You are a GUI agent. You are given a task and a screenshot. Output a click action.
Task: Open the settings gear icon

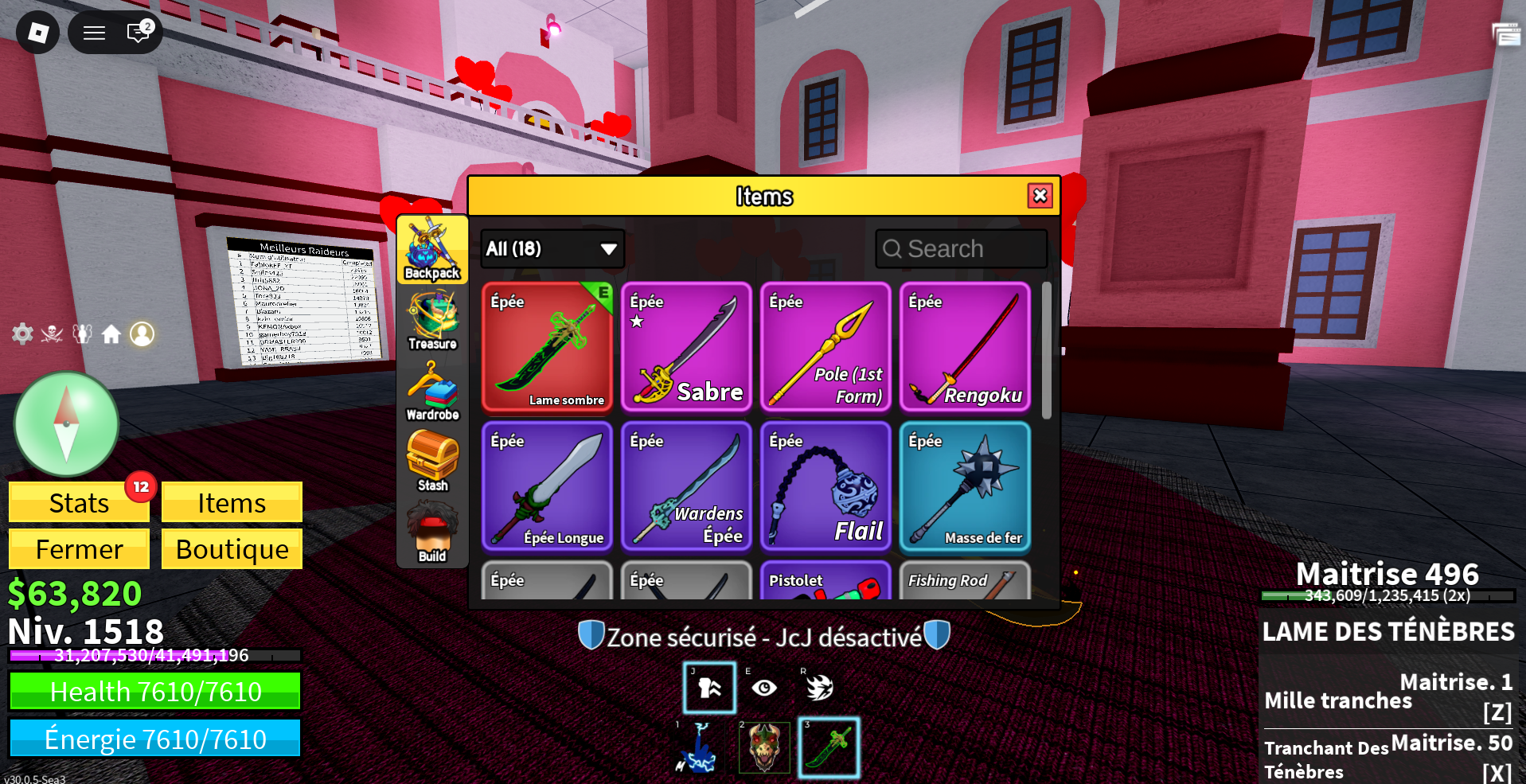tap(23, 334)
